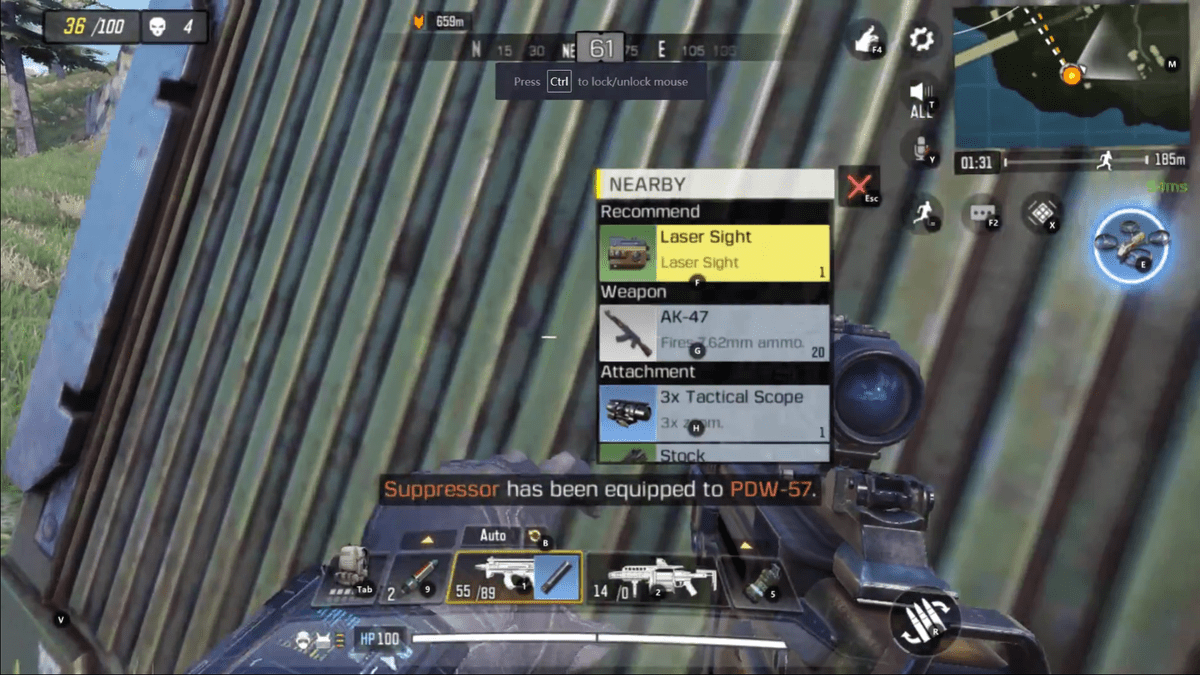Open the minimap

(1069, 75)
